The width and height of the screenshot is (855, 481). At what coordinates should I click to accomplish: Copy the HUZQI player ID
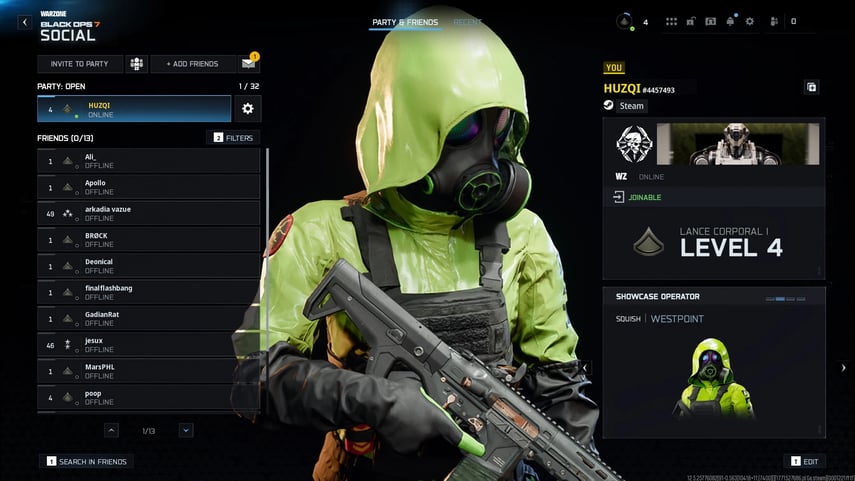(x=811, y=88)
